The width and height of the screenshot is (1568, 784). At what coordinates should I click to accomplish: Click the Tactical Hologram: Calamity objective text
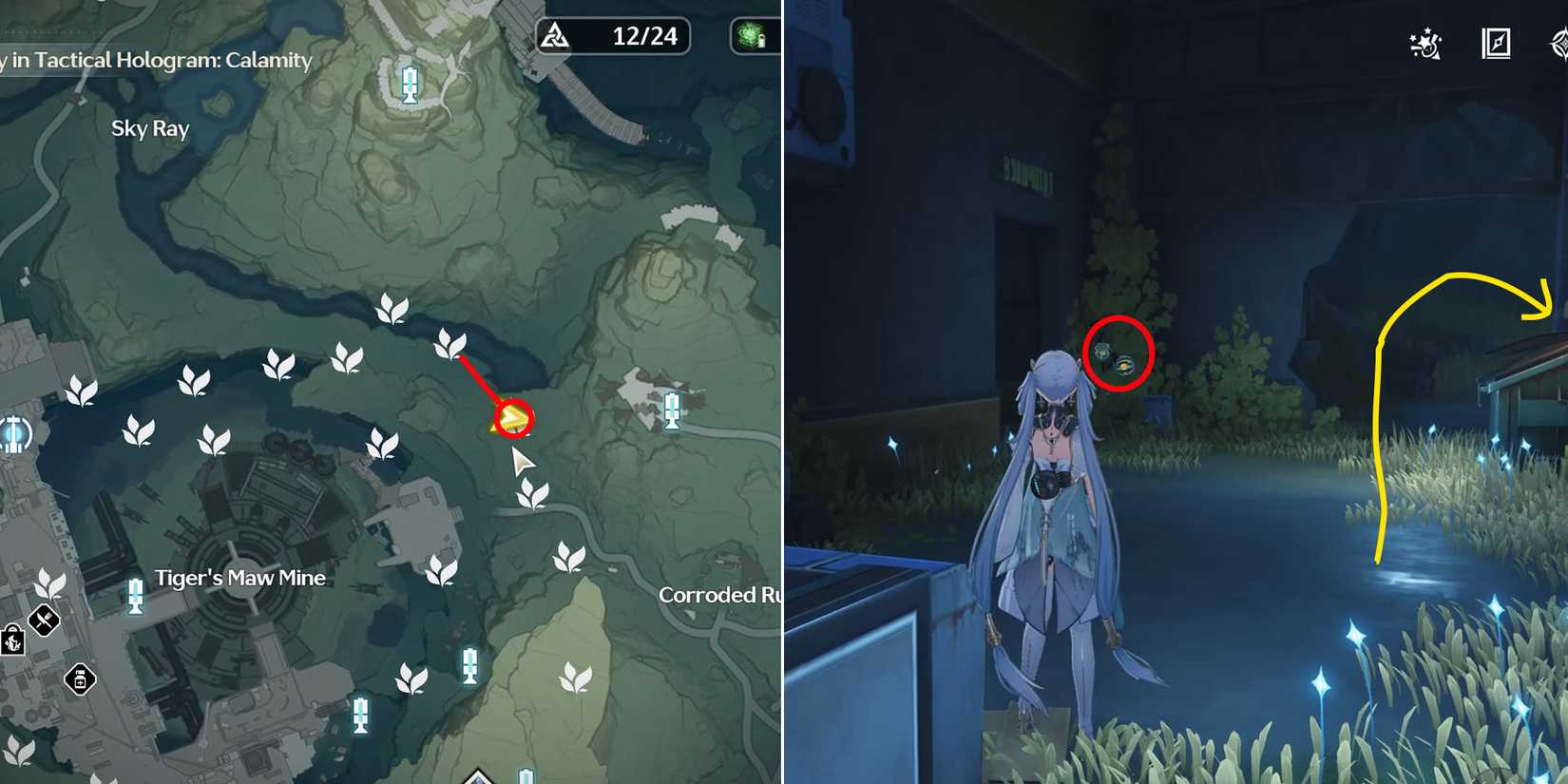[157, 61]
